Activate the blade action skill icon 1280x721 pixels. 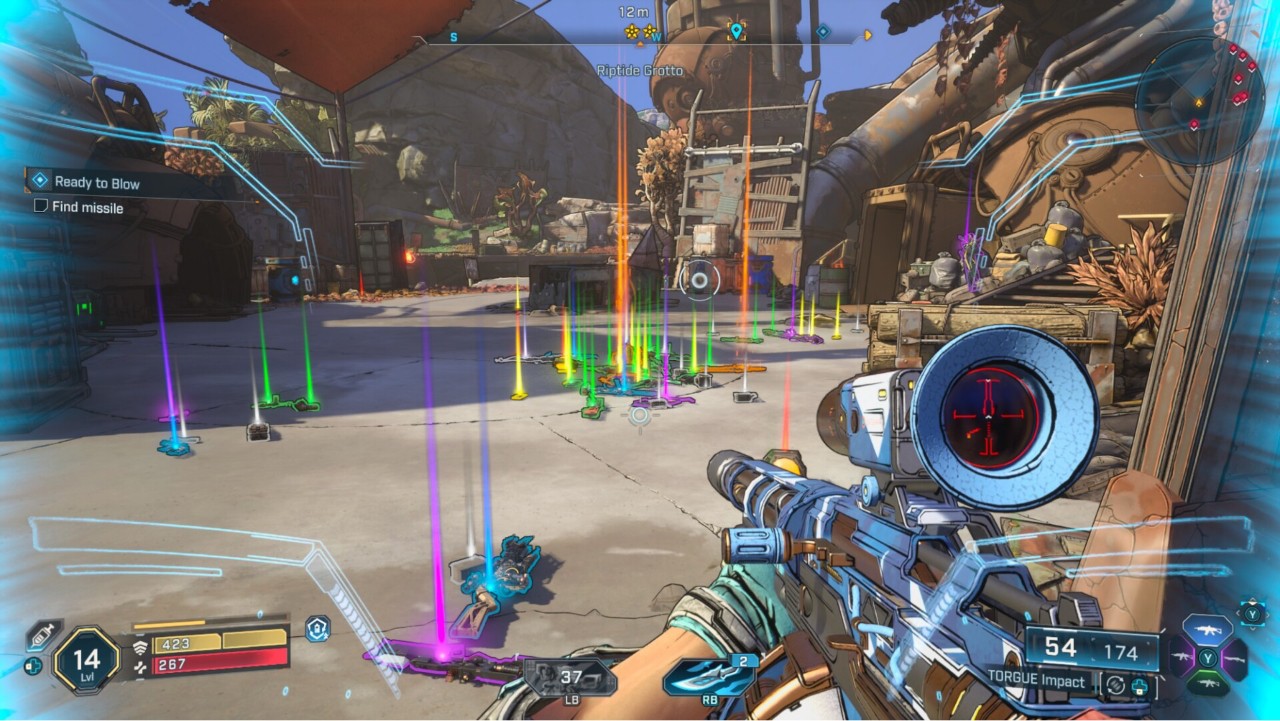tap(708, 678)
